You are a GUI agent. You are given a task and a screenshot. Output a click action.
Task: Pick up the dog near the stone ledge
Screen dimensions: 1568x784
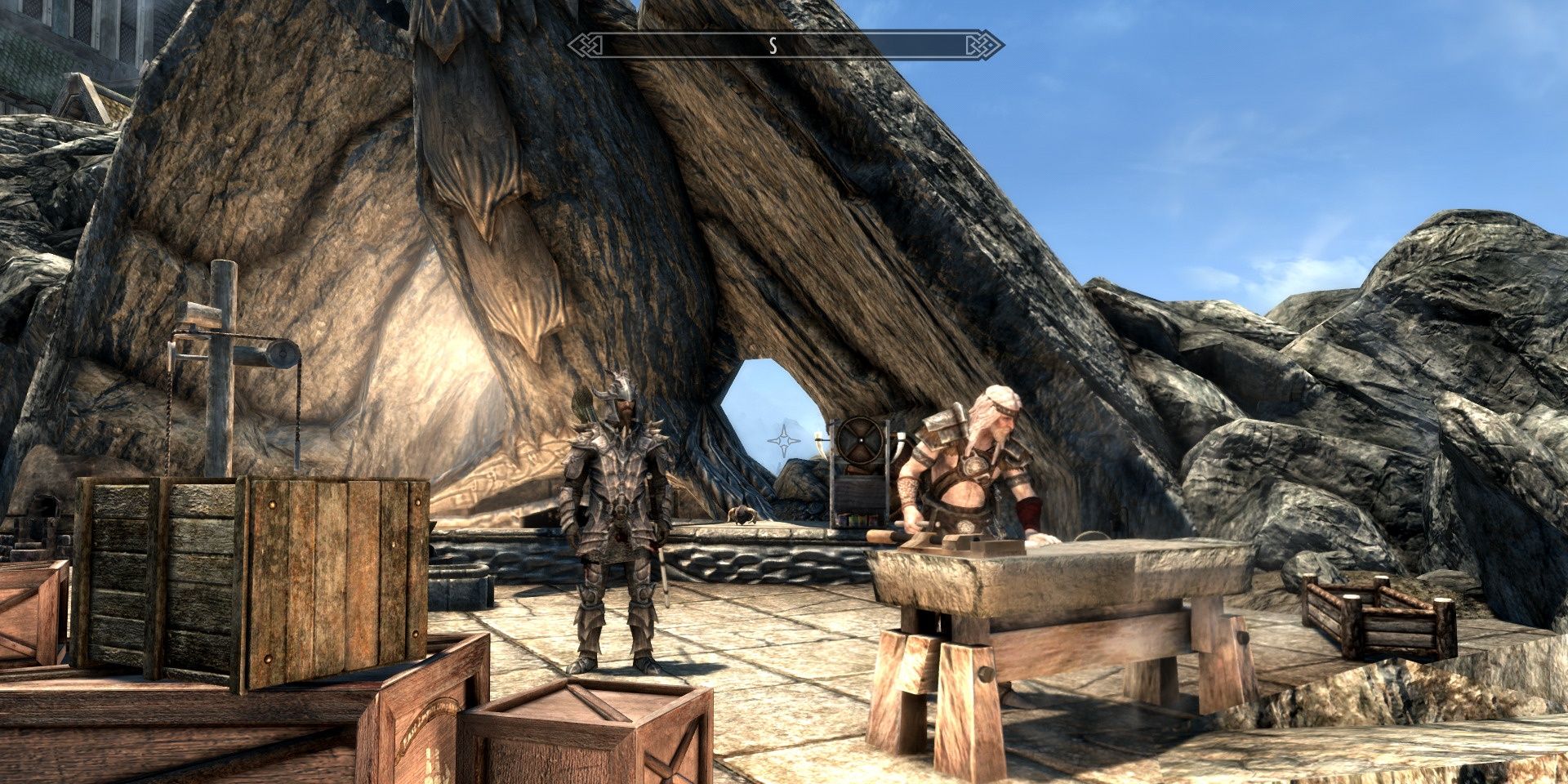(742, 516)
